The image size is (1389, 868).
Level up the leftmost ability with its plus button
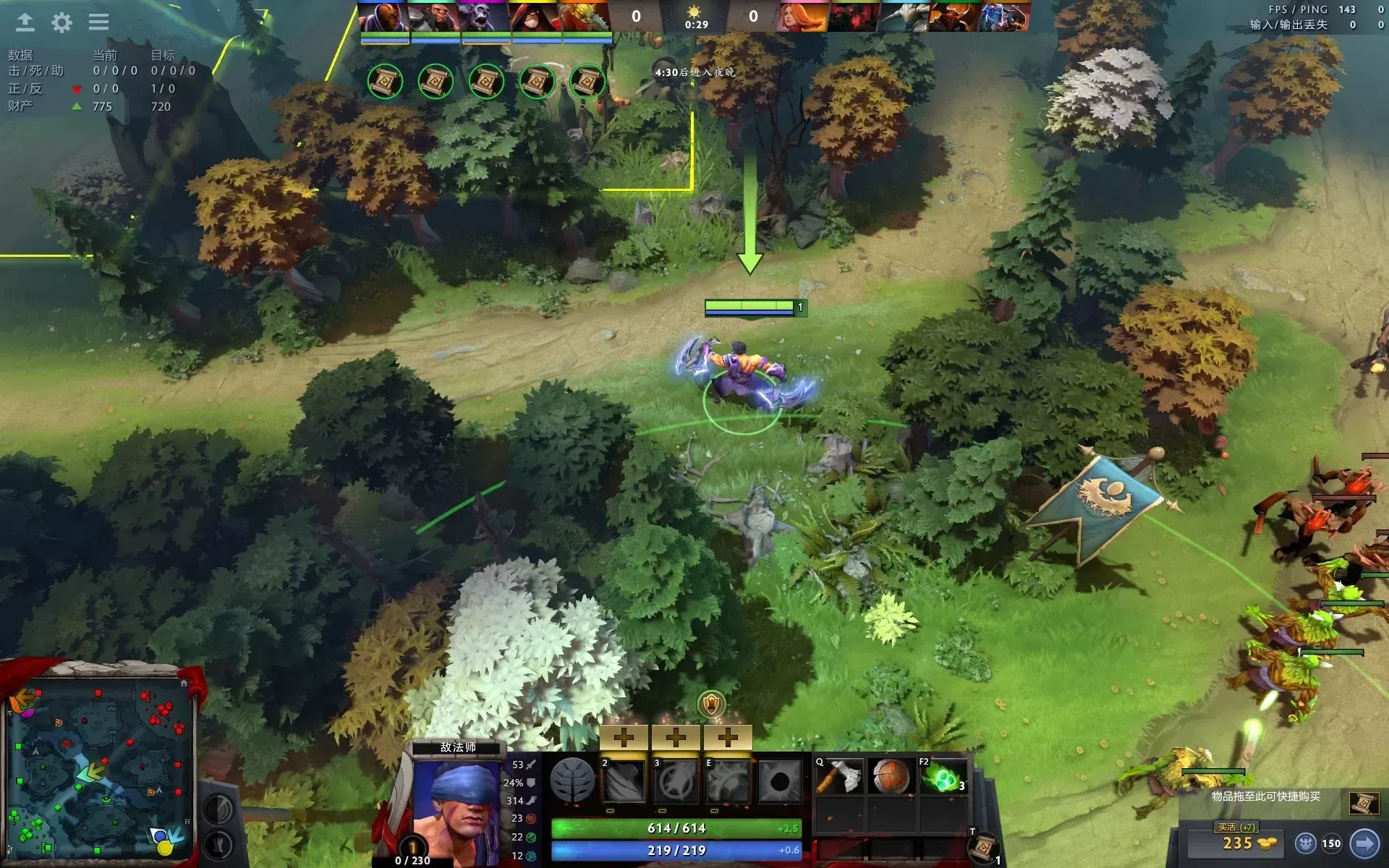coord(624,736)
